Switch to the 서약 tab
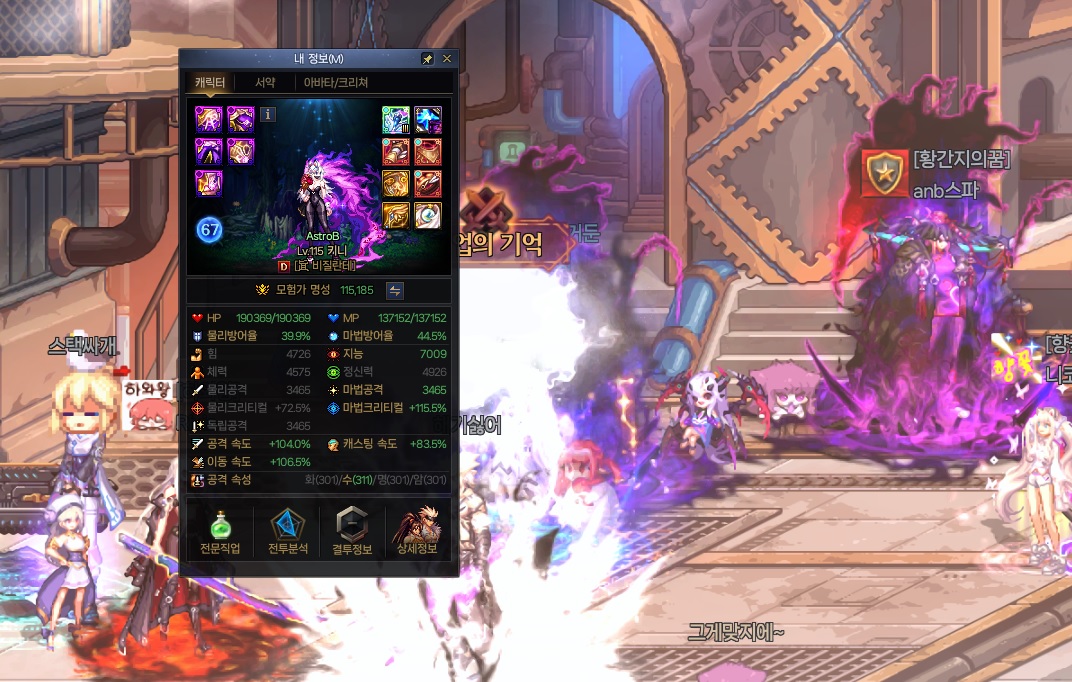The height and width of the screenshot is (682, 1072). pyautogui.click(x=265, y=83)
